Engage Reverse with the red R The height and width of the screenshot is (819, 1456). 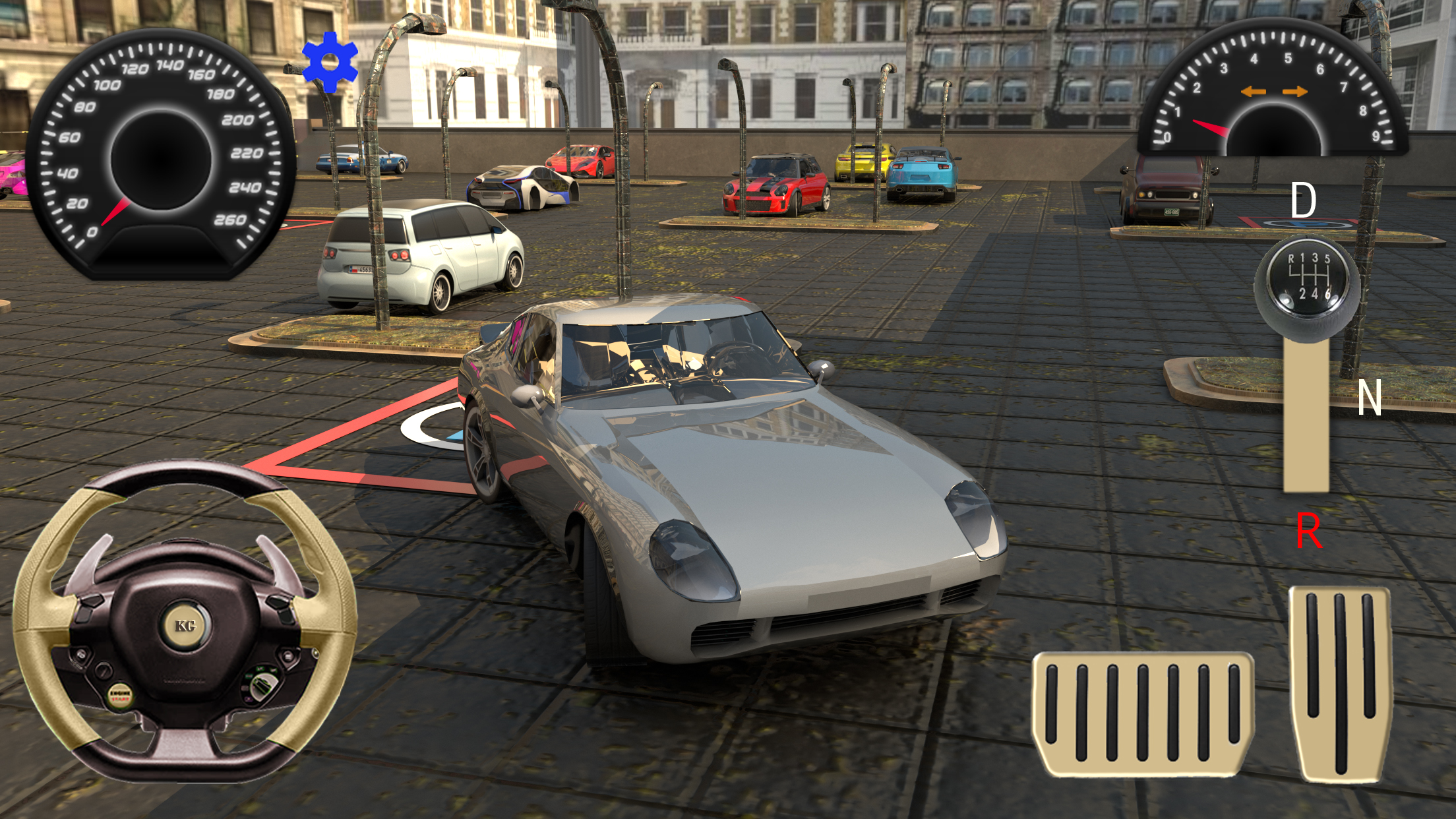coord(1308,531)
